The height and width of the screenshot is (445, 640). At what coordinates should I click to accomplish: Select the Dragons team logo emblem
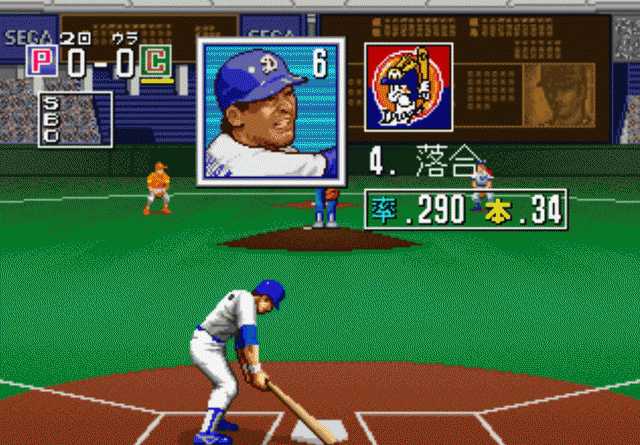pos(408,87)
